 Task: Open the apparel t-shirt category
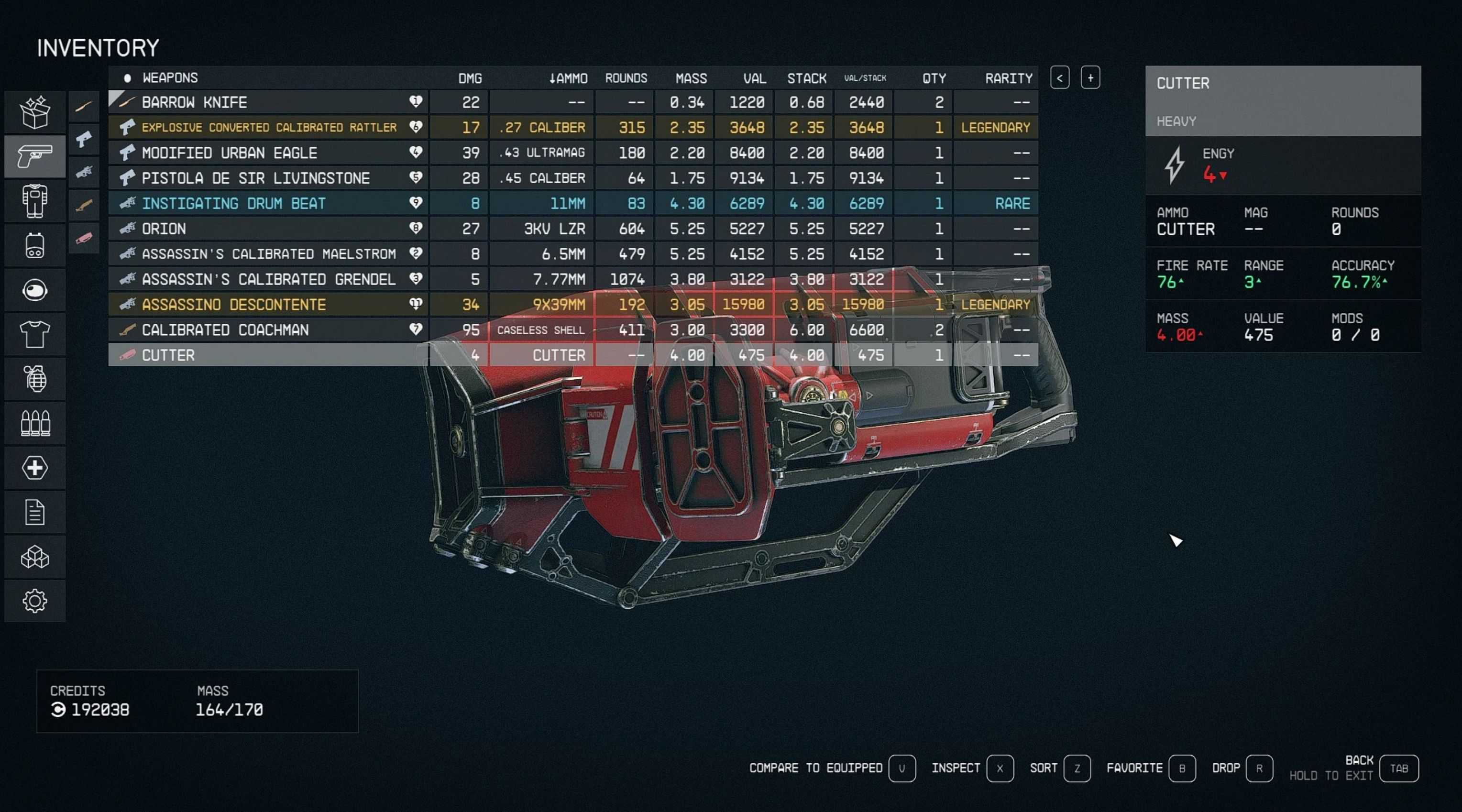point(34,334)
